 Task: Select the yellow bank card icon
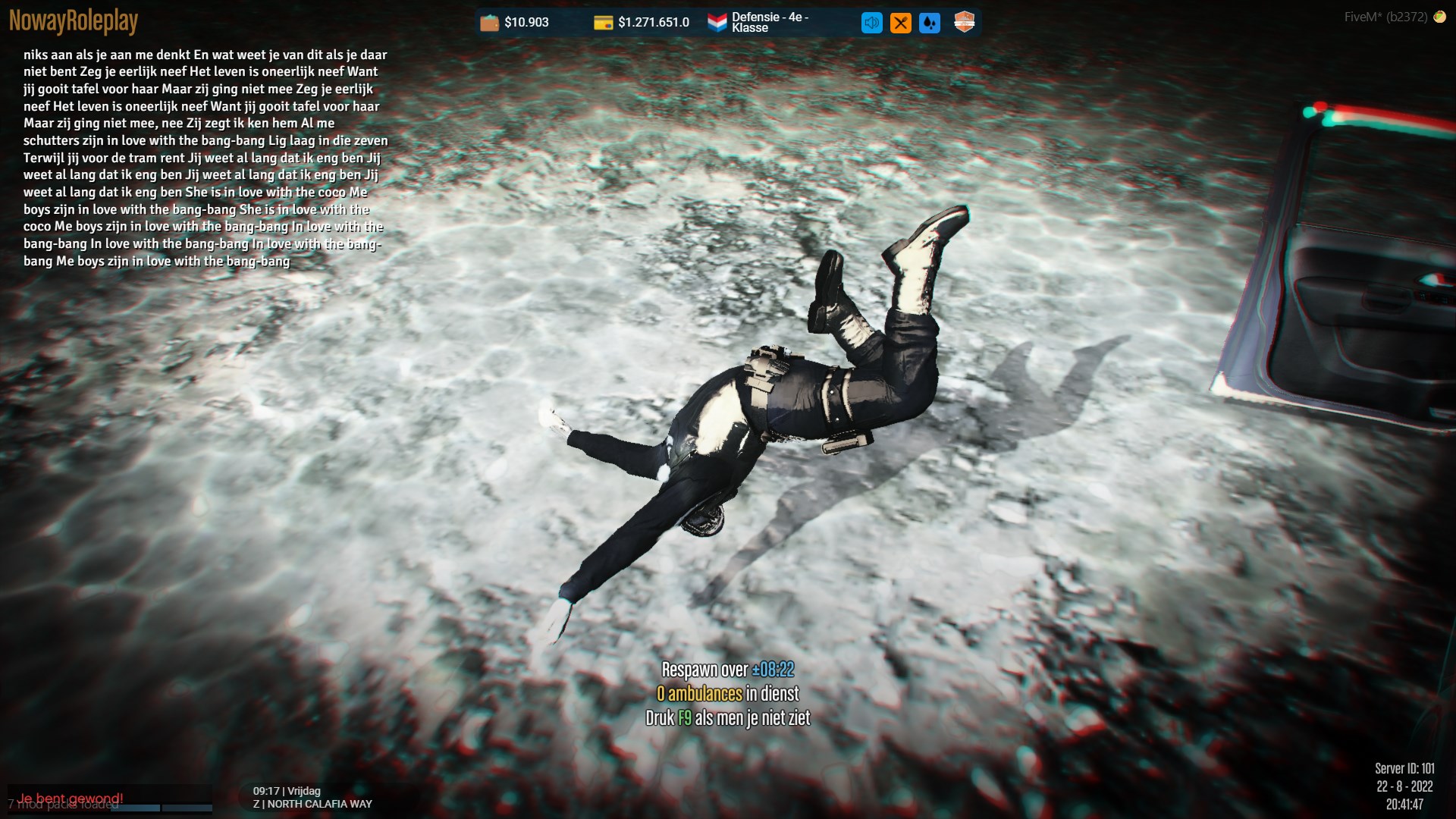point(603,23)
